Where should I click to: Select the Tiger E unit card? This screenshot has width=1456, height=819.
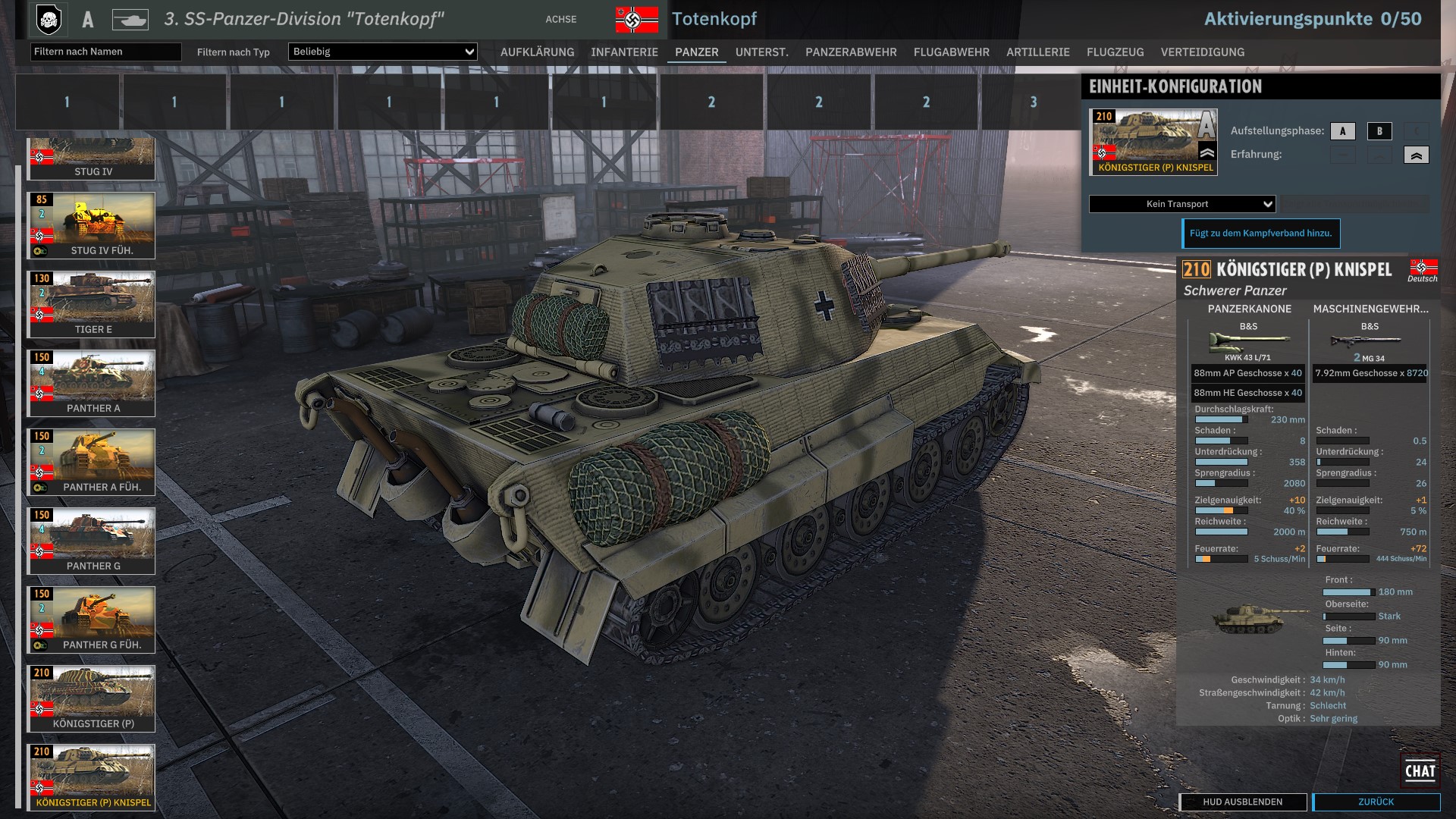coord(92,304)
